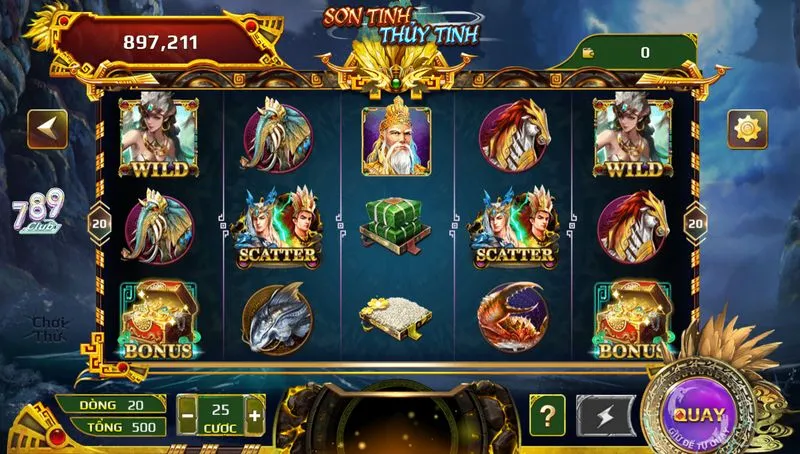This screenshot has width=800, height=454.
Task: Go back using the arrow button
Action: click(47, 129)
